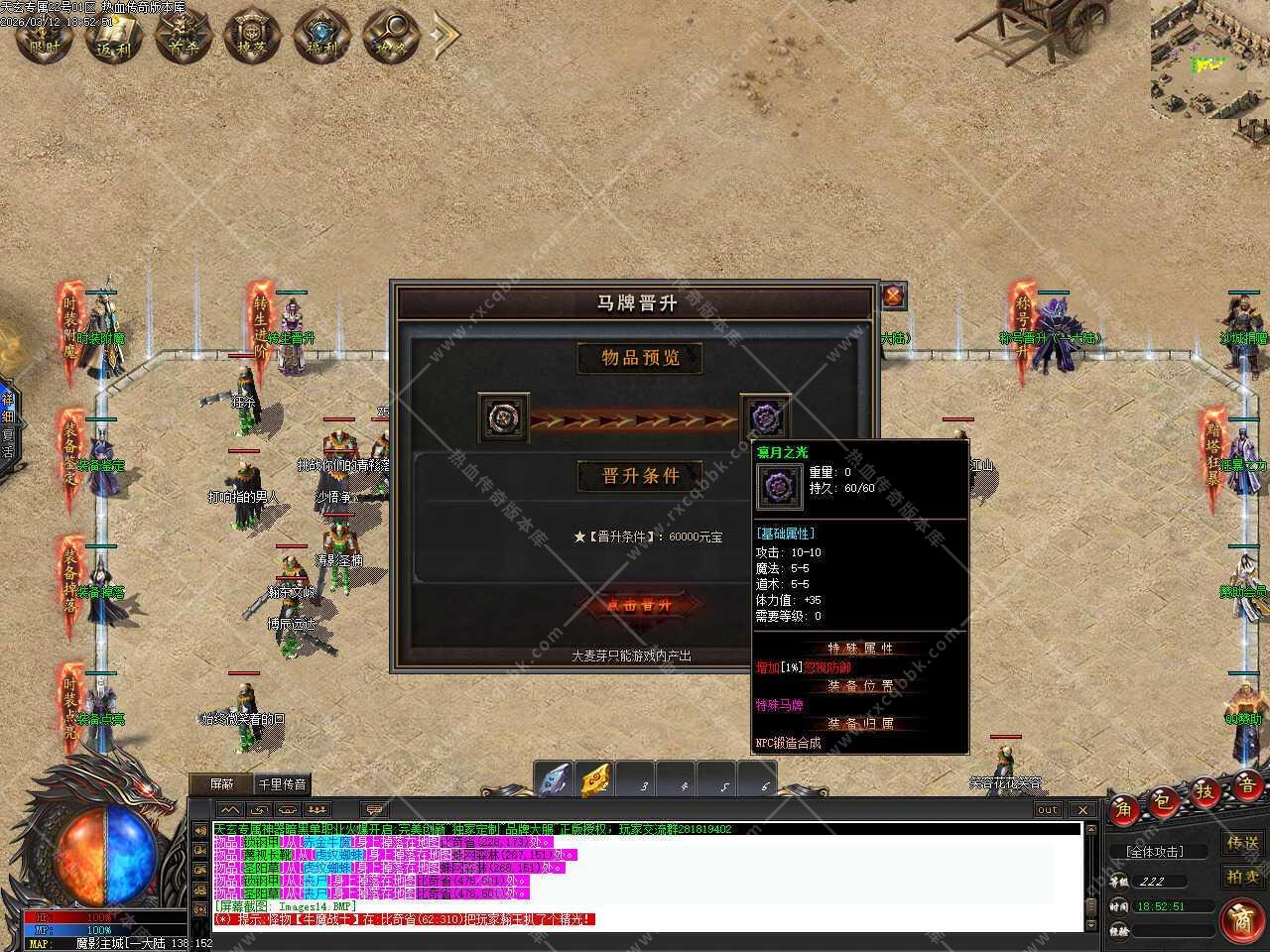Open the minimap

(1209, 59)
